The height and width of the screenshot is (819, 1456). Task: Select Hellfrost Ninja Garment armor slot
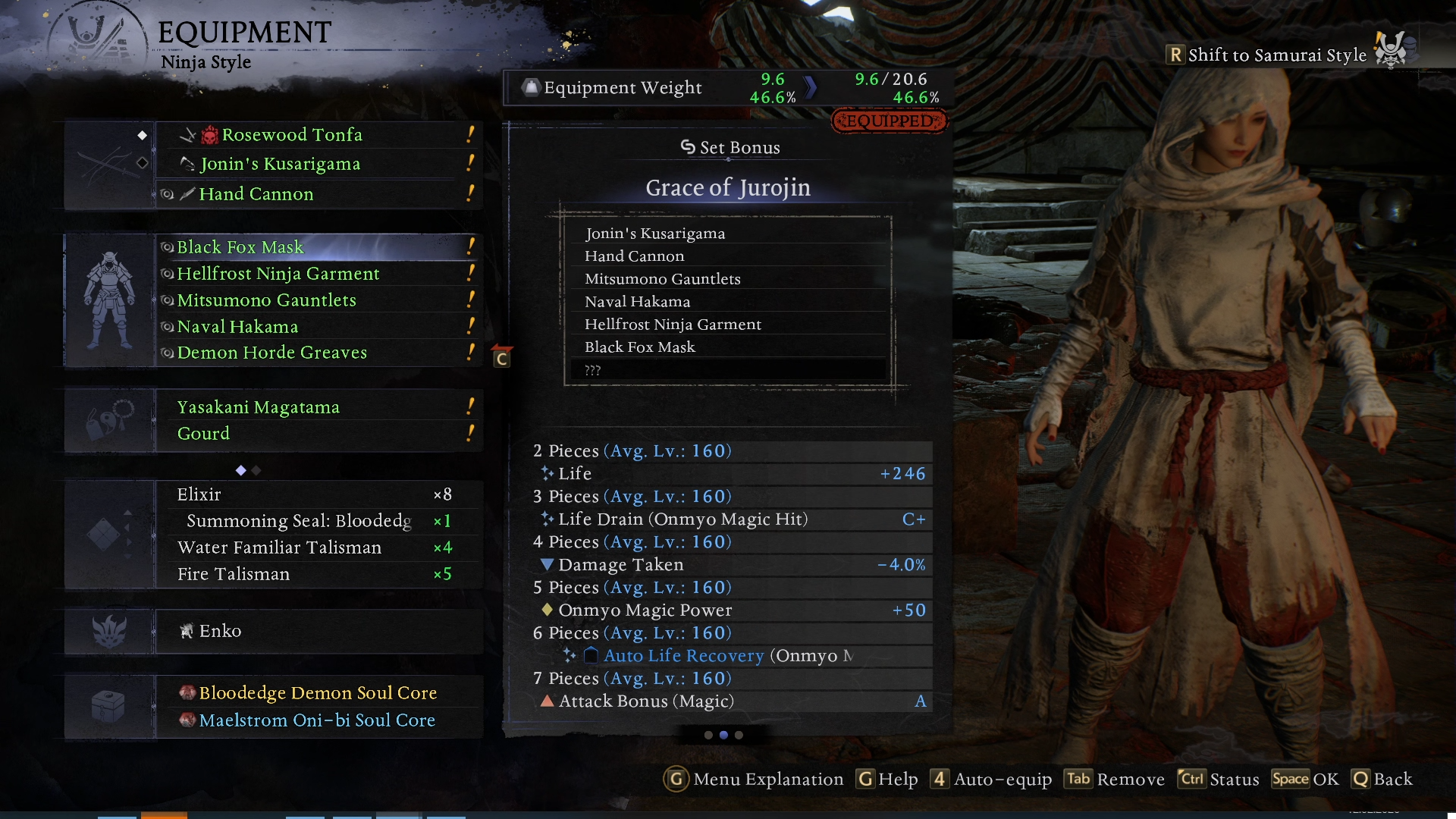click(278, 274)
